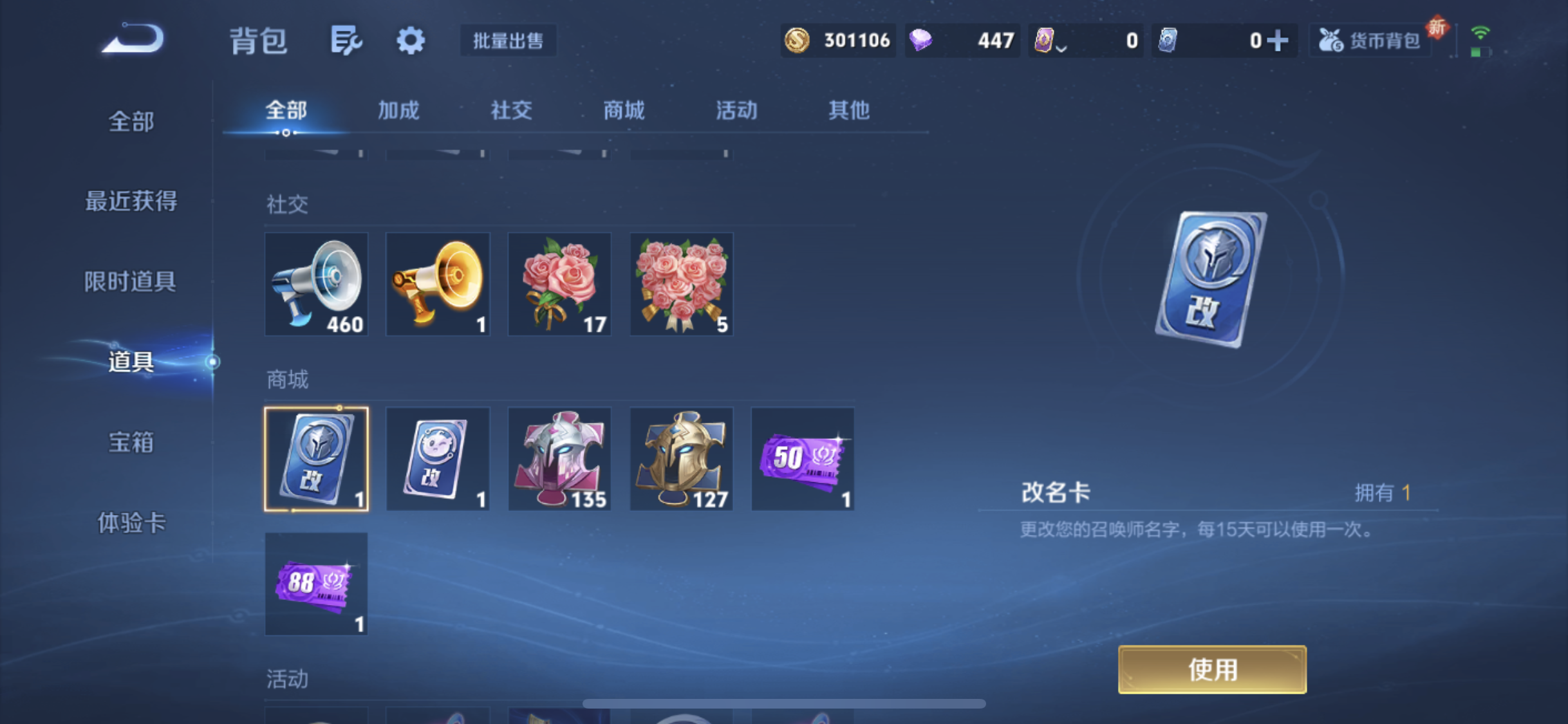Go back using the return arrow
1568x724 pixels.
click(134, 39)
